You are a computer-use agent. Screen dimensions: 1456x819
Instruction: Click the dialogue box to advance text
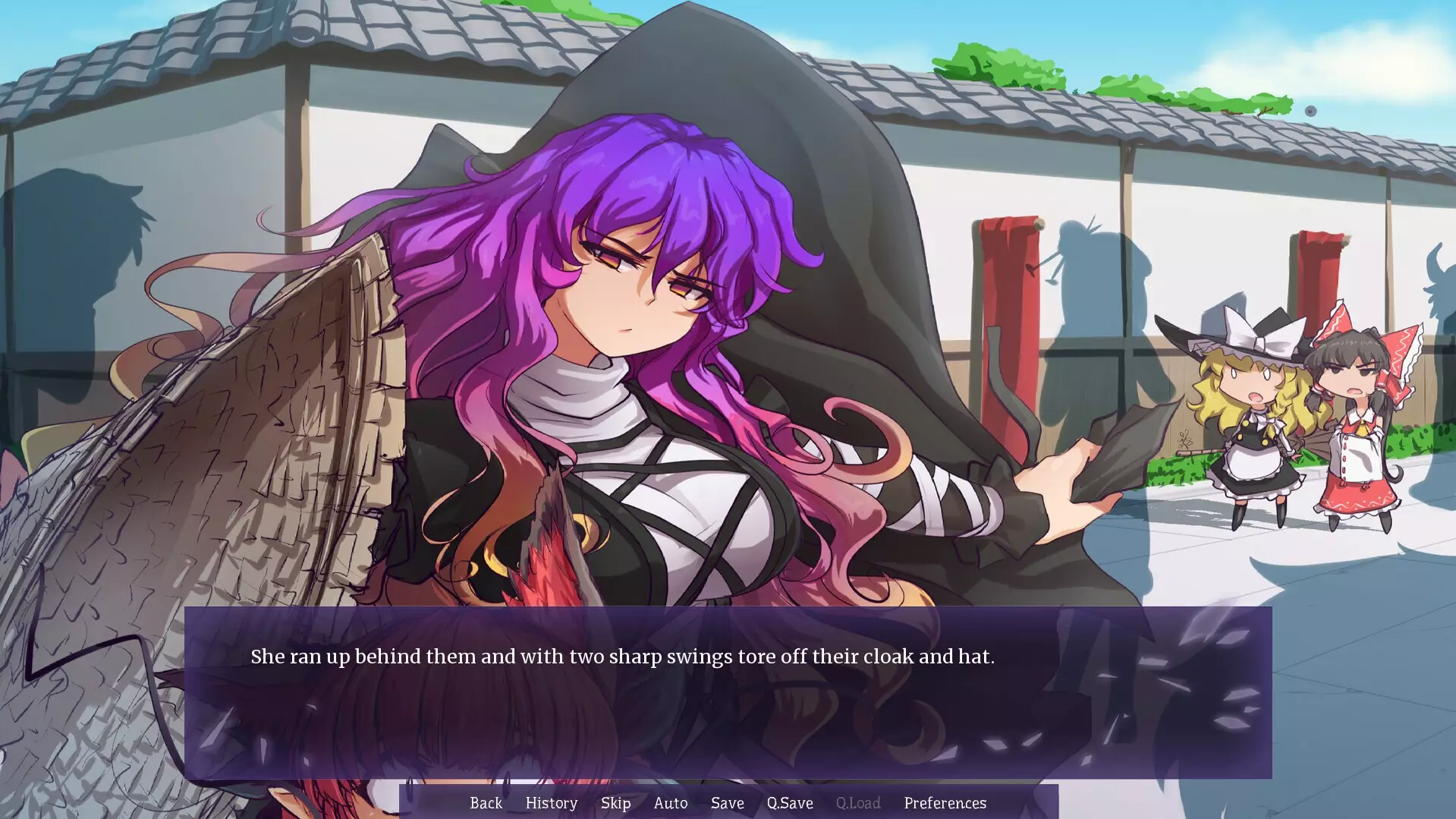[x=728, y=721]
